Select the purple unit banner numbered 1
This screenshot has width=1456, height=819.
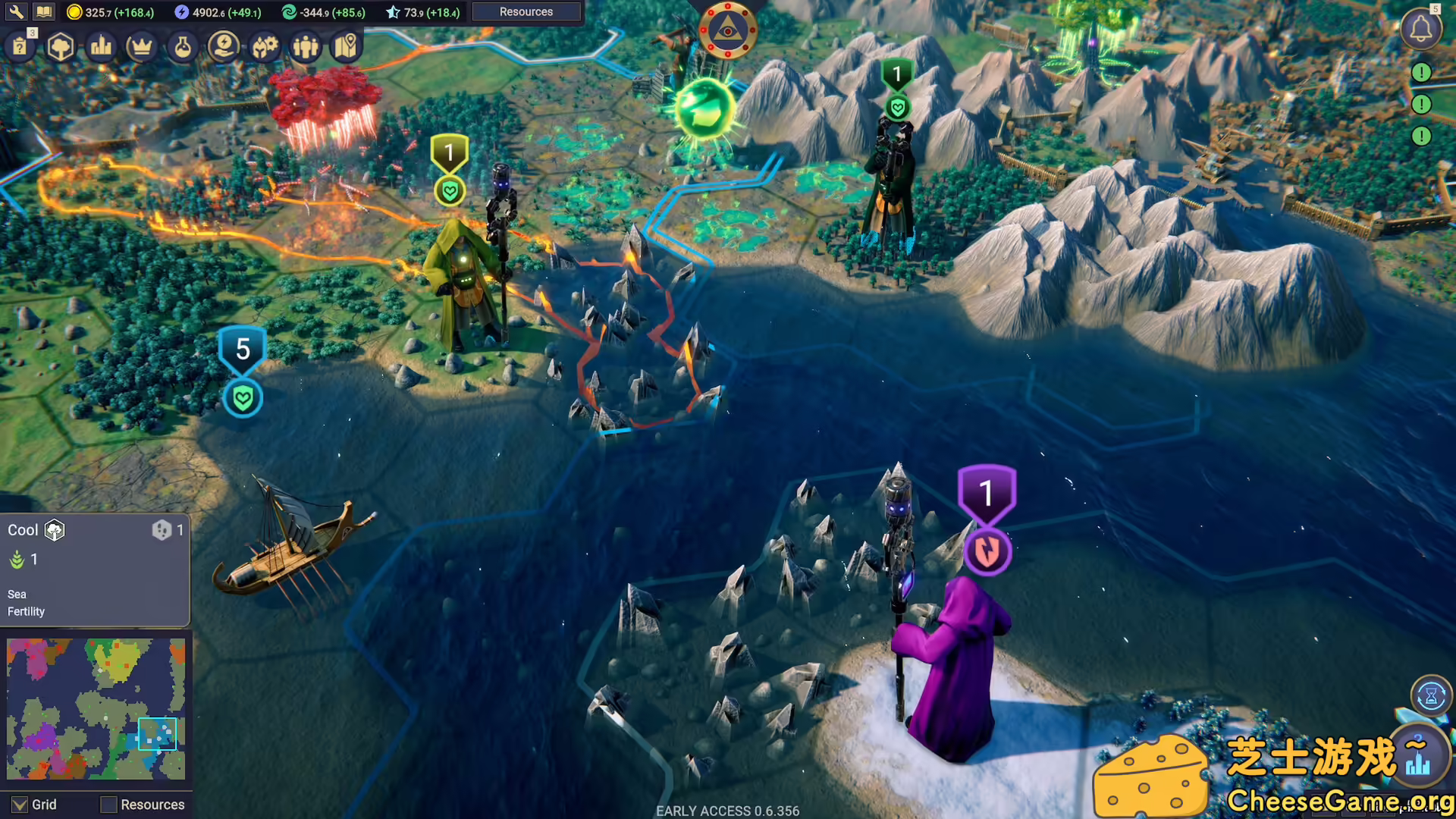point(987,493)
